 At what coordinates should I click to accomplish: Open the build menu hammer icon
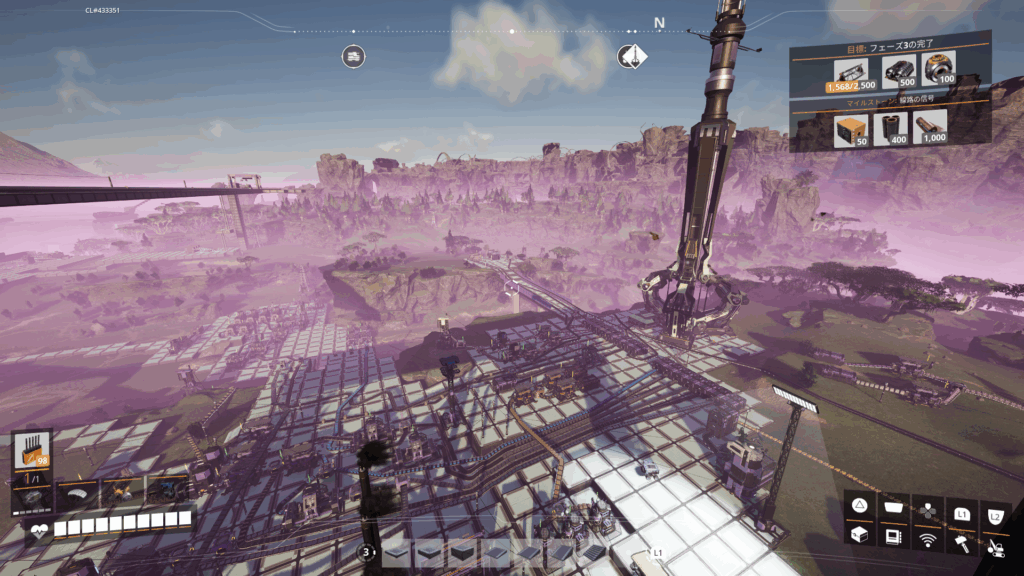click(x=962, y=541)
